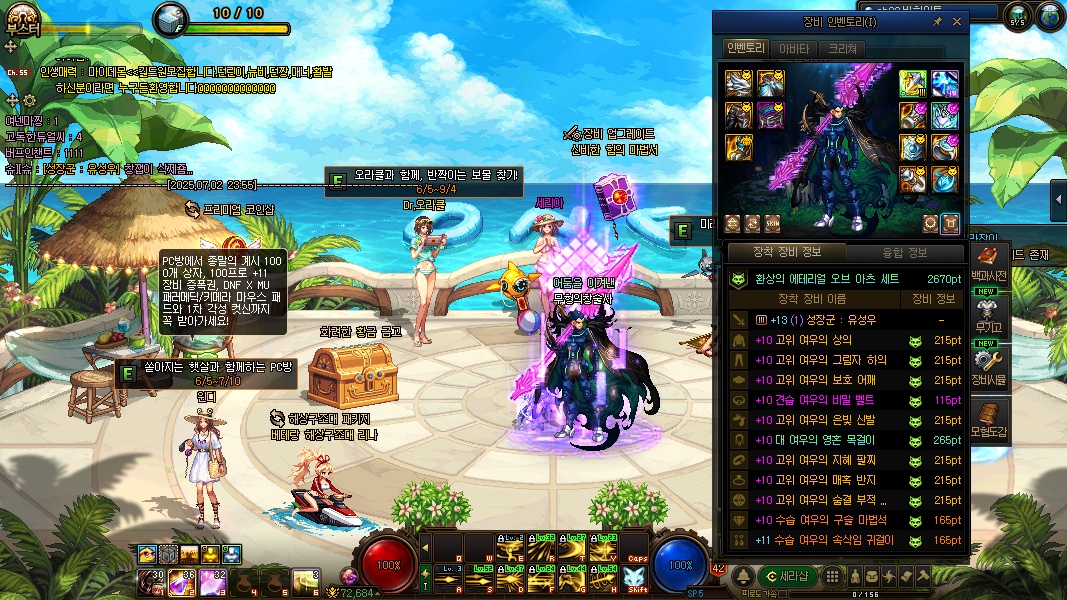Toggle the SKIN display button
Viewport: 1067px width, 600px height.
tap(773, 223)
